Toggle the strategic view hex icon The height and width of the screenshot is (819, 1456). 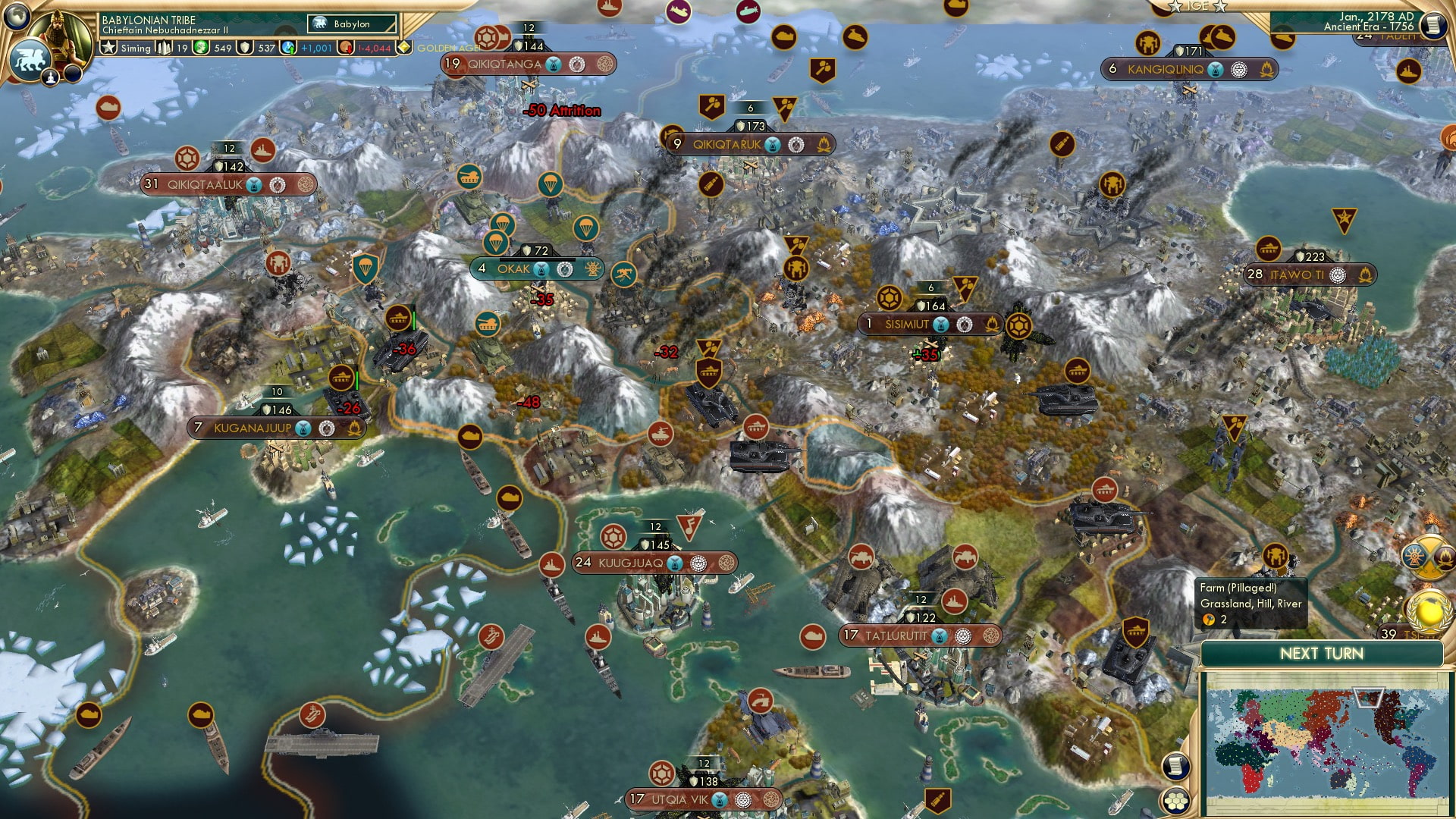tap(1175, 802)
